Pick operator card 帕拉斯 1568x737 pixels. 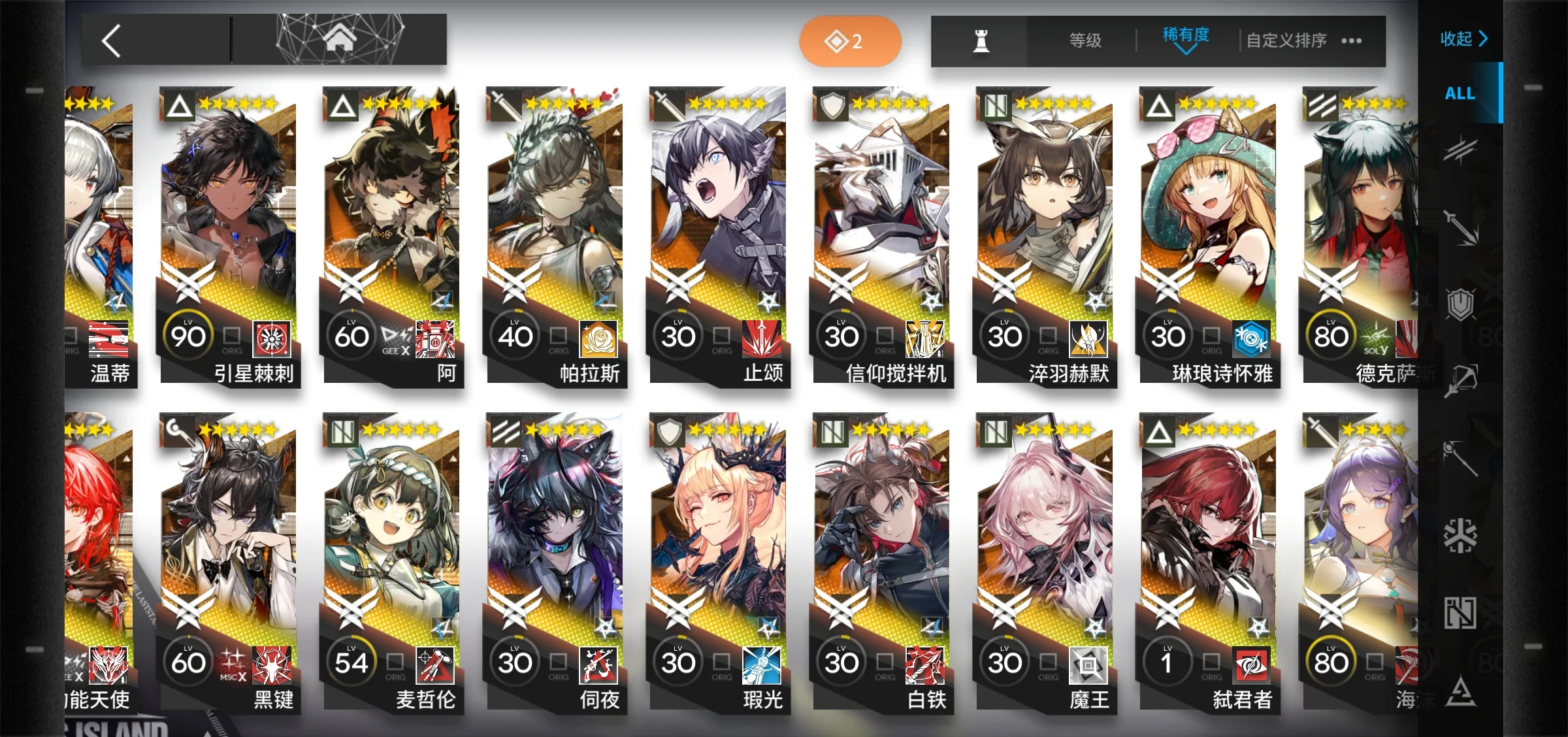click(x=555, y=235)
